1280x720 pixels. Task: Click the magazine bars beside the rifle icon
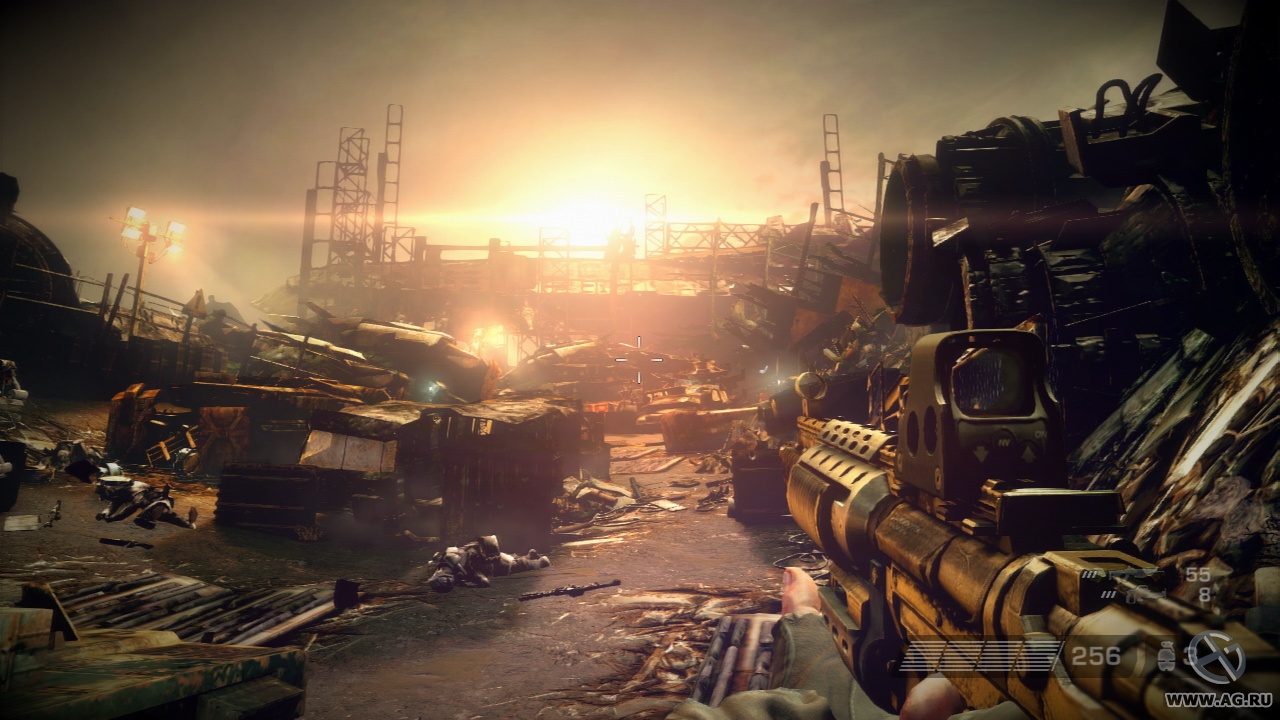[x=1090, y=574]
